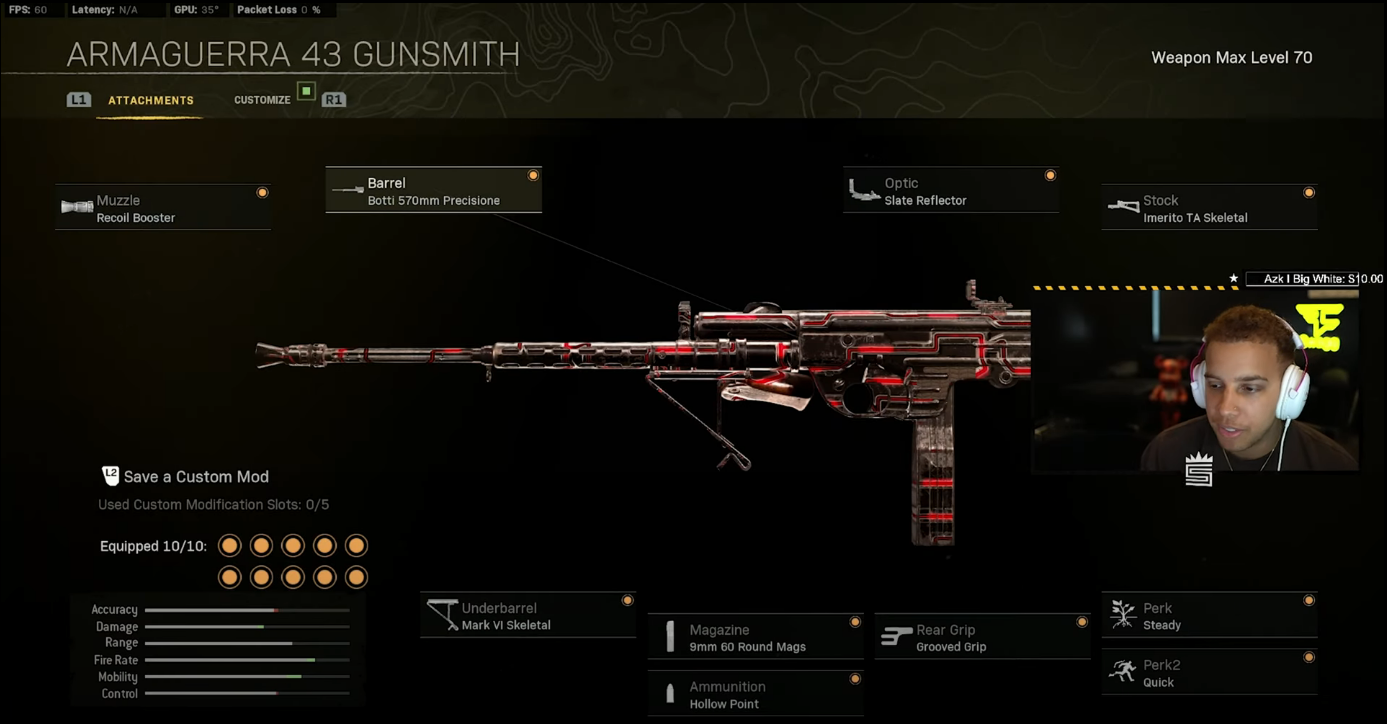1387x724 pixels.
Task: Select the Rear Grip attachment icon
Action: [895, 634]
